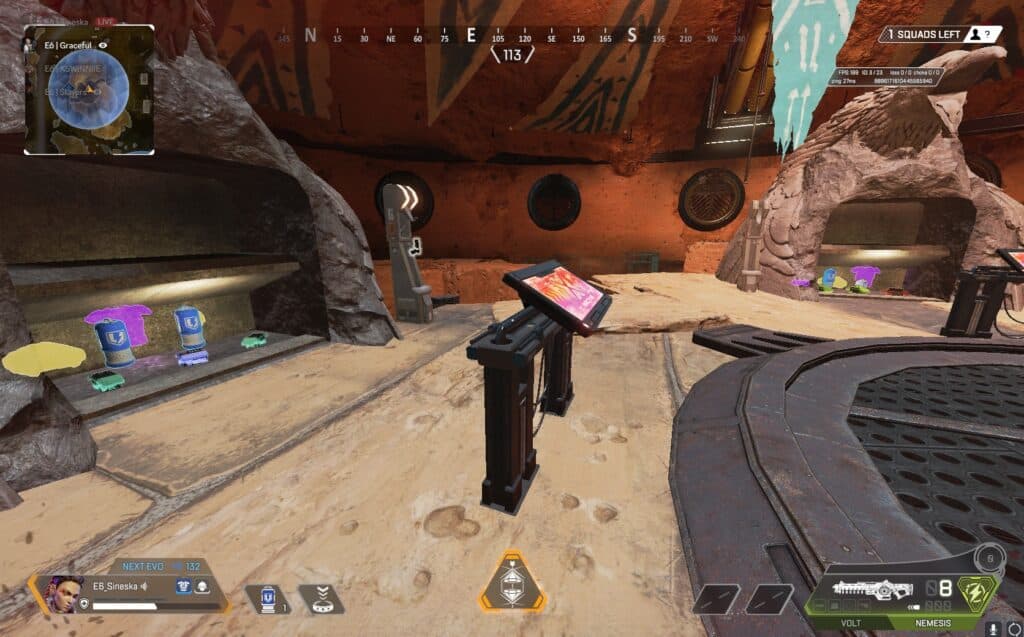Screen dimensions: 1024x637
Task: Click the ultimate ability hexagon icon
Action: pyautogui.click(x=513, y=582)
